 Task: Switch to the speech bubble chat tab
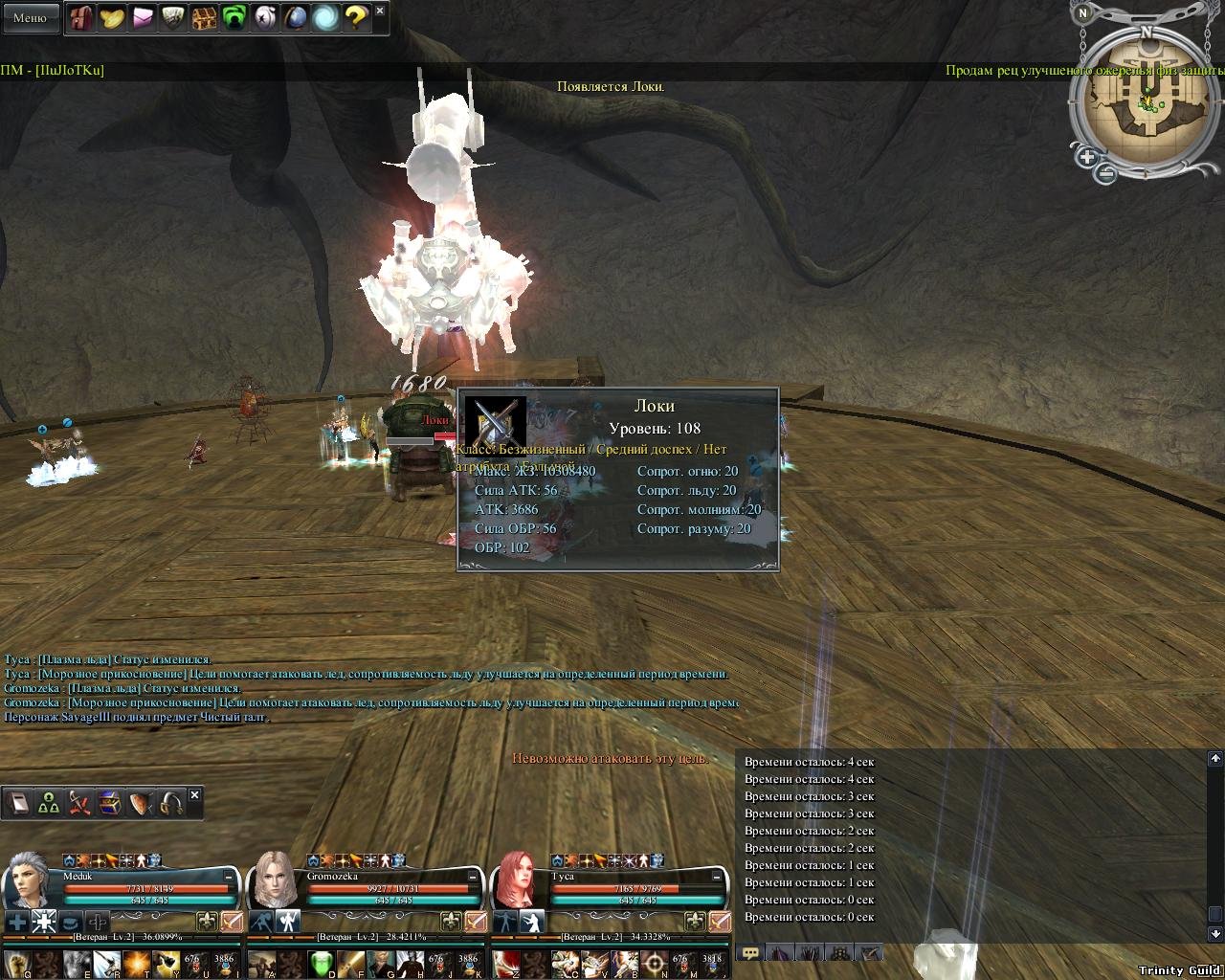pos(751,952)
